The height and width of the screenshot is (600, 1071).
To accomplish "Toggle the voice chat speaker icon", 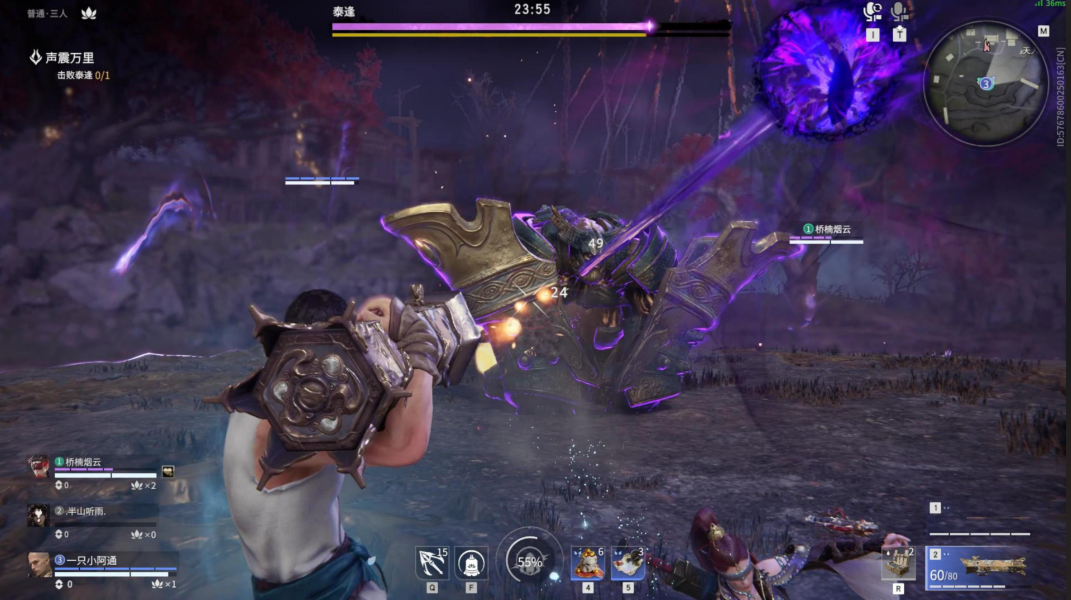I will pyautogui.click(x=873, y=12).
